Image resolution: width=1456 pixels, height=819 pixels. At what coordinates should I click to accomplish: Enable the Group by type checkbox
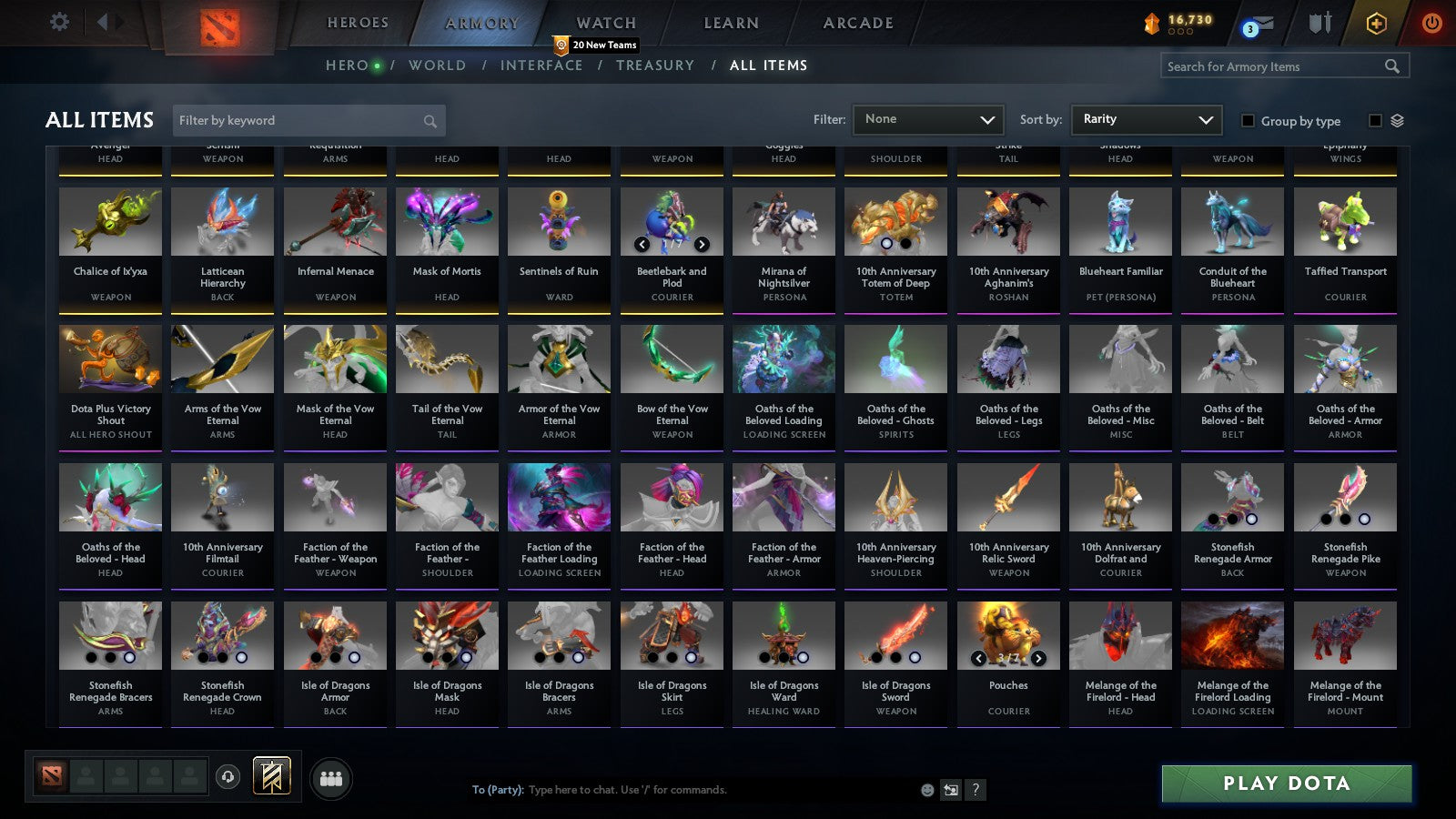[1249, 121]
